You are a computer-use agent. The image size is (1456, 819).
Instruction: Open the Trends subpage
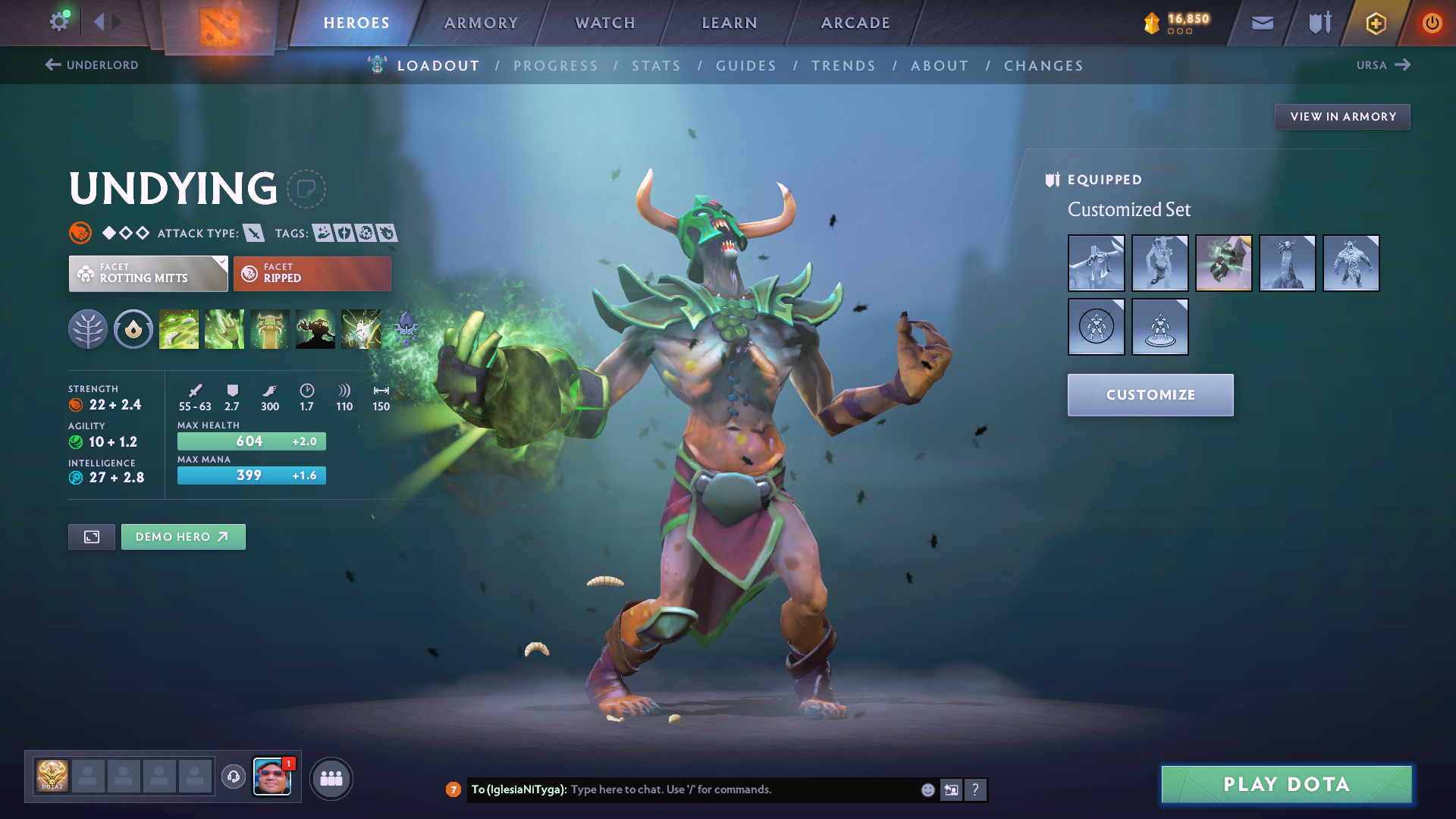843,66
